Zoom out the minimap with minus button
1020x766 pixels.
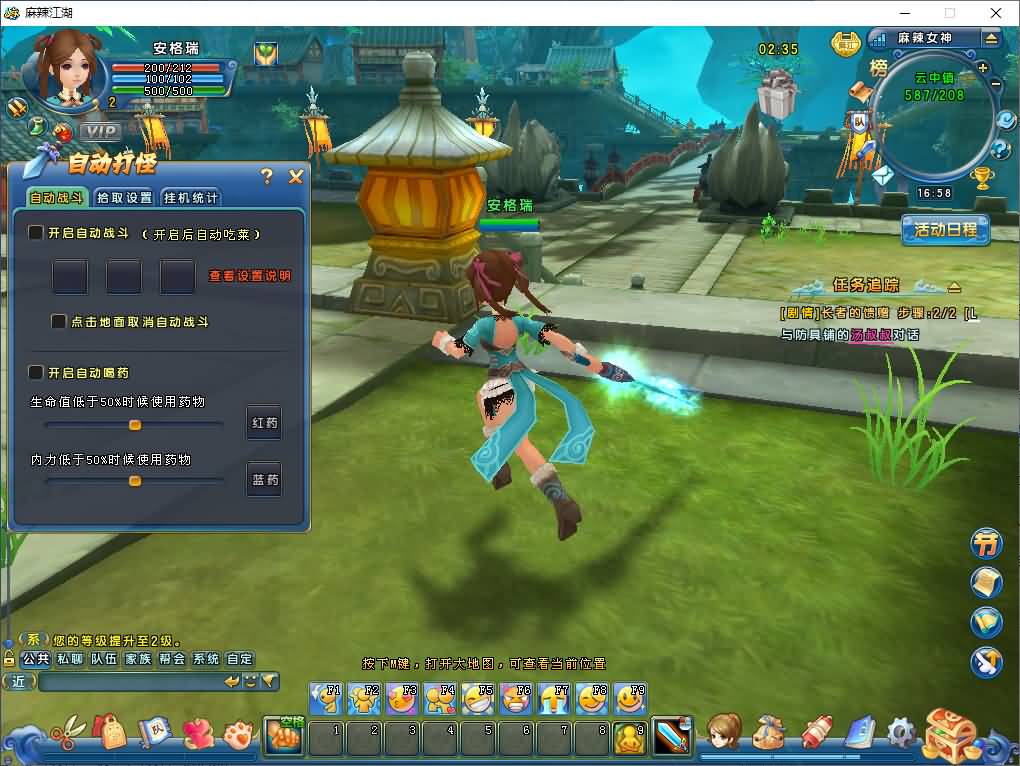pyautogui.click(x=996, y=85)
